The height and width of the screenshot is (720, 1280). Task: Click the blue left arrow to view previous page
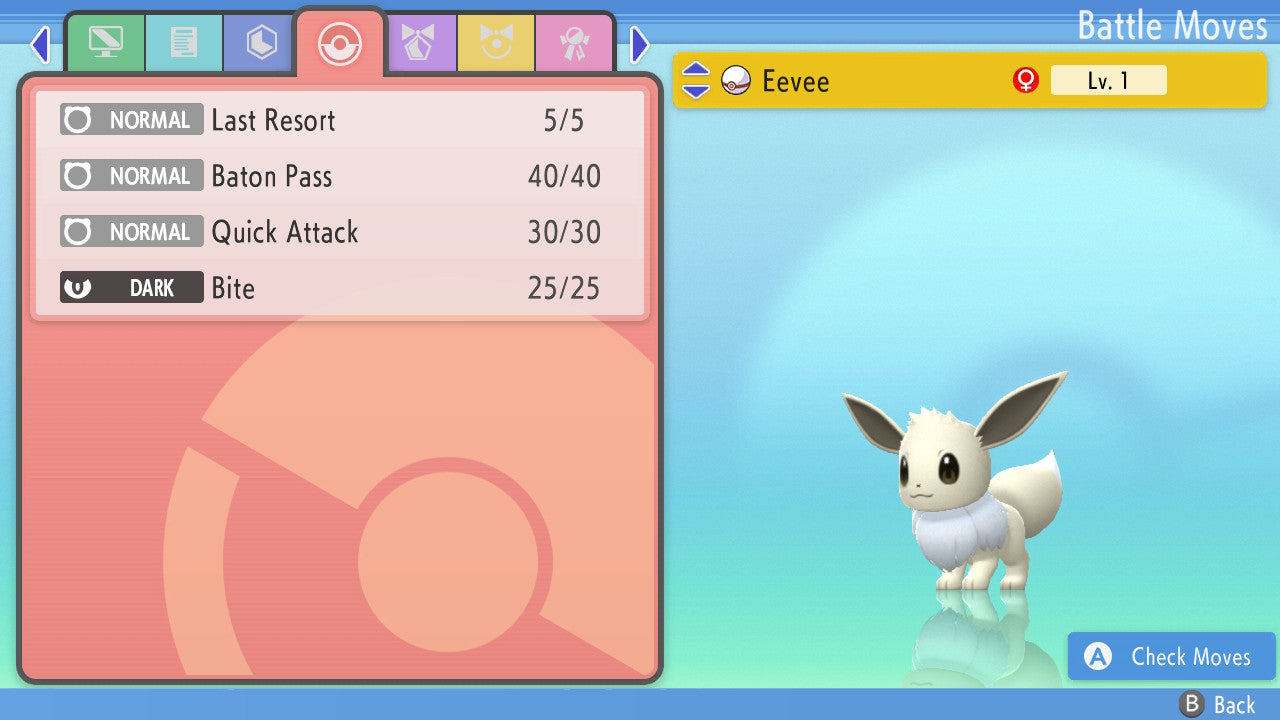pos(39,44)
